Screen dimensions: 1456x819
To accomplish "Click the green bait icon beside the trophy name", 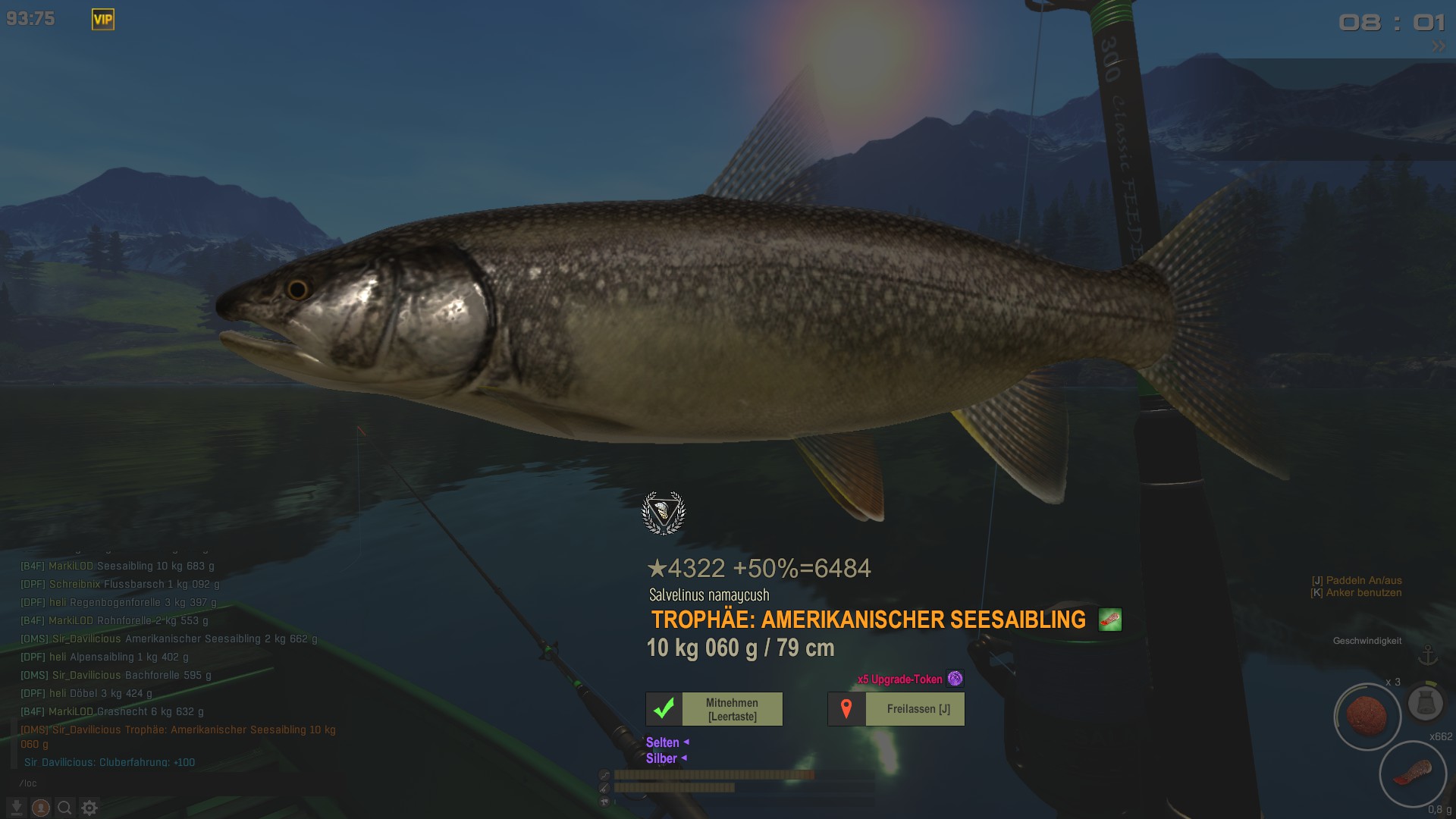I will click(1110, 620).
